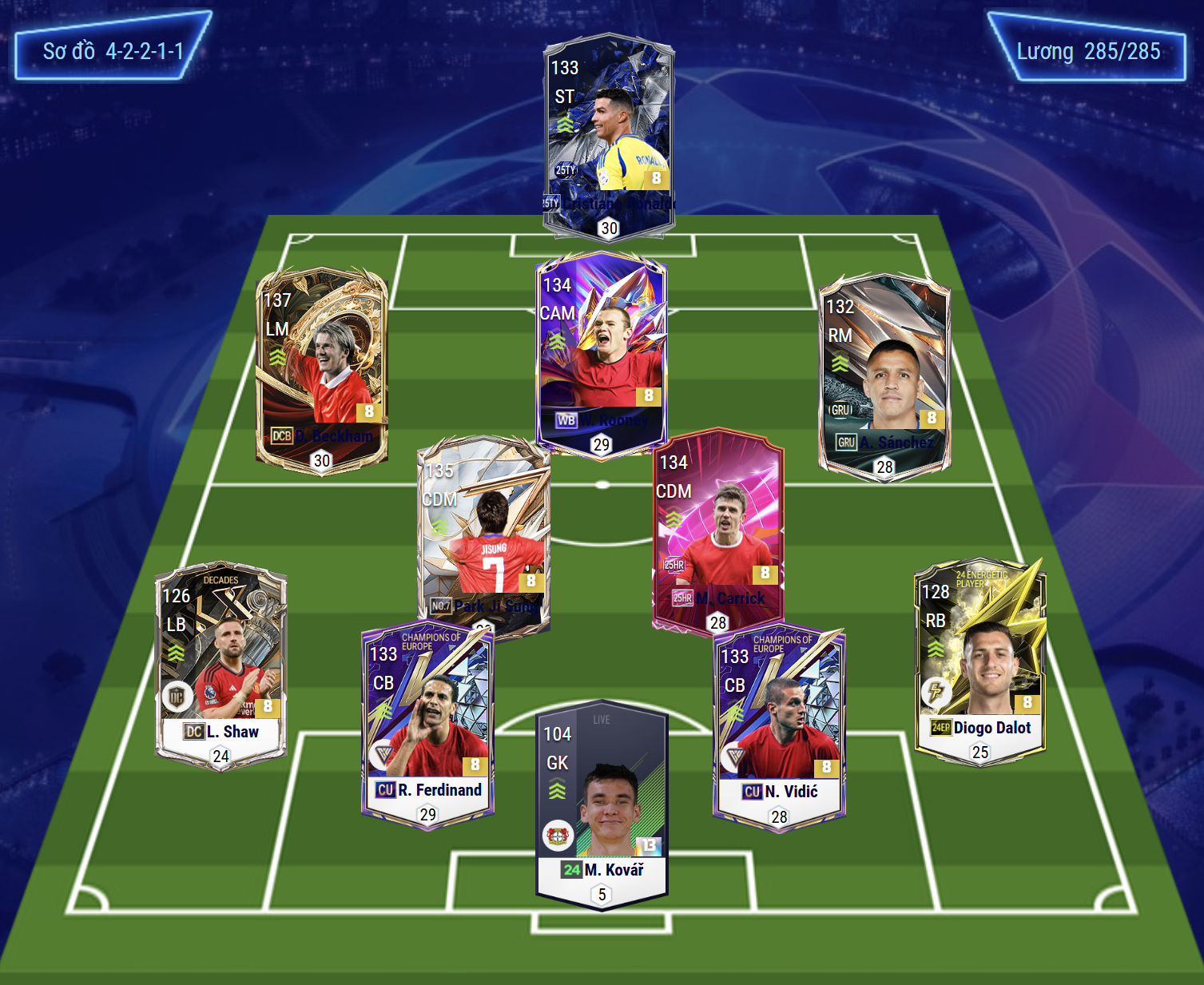Choose the M. Kovář goalkeeper card
Viewport: 1204px width, 985px height.
click(602, 803)
